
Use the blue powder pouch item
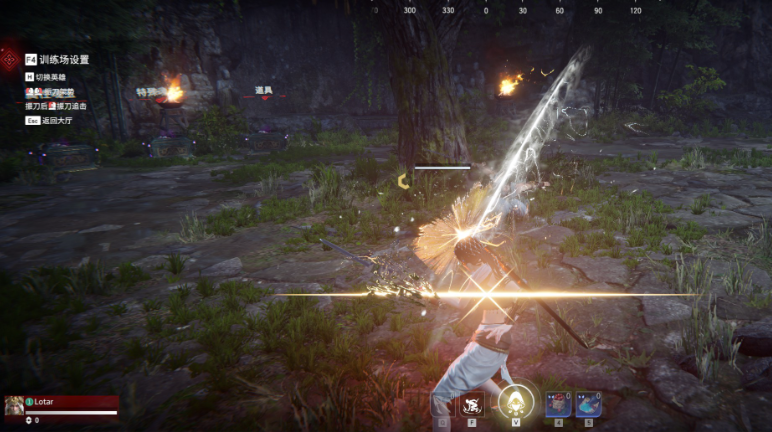588,403
